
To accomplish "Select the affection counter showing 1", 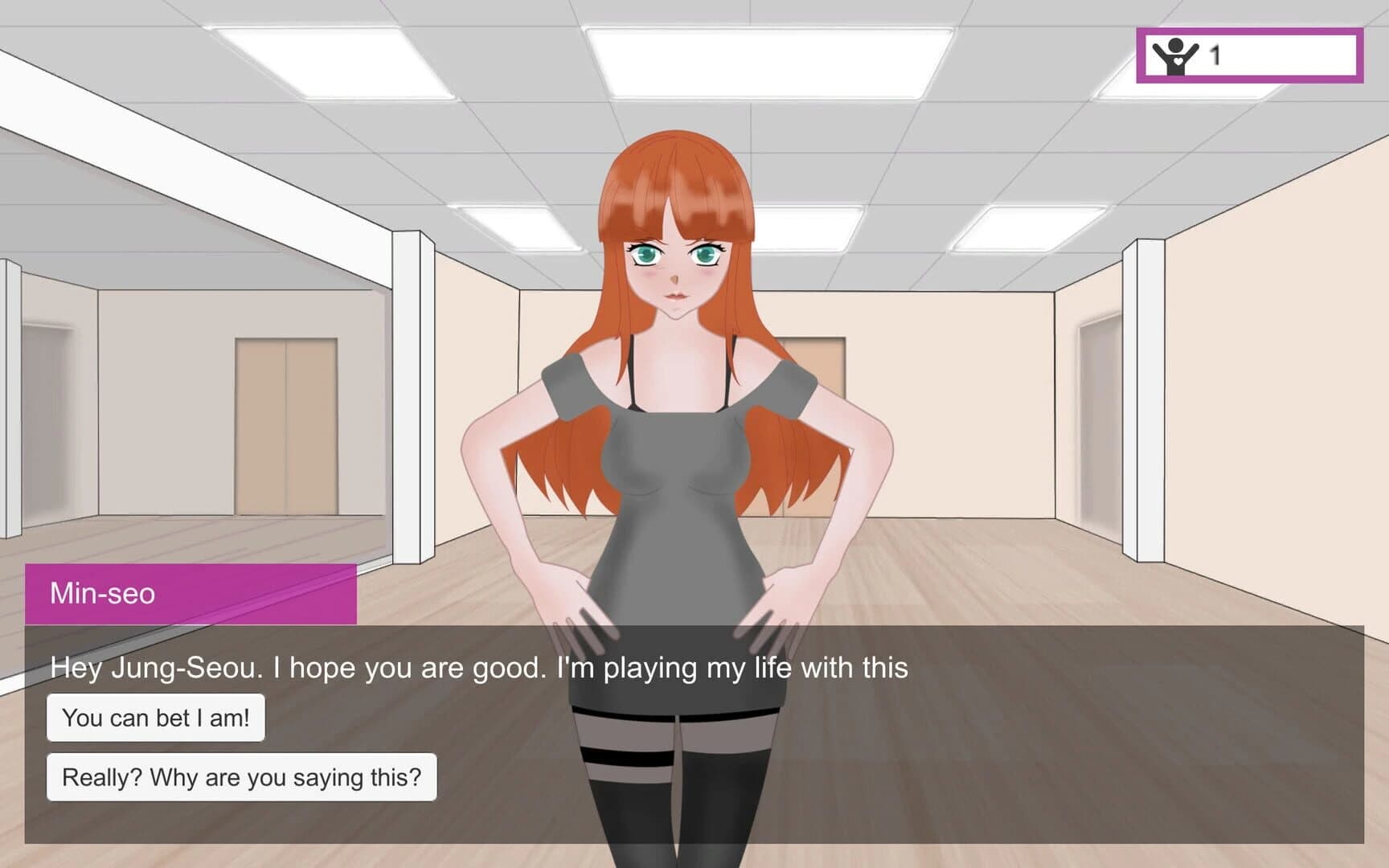I will point(1215,54).
